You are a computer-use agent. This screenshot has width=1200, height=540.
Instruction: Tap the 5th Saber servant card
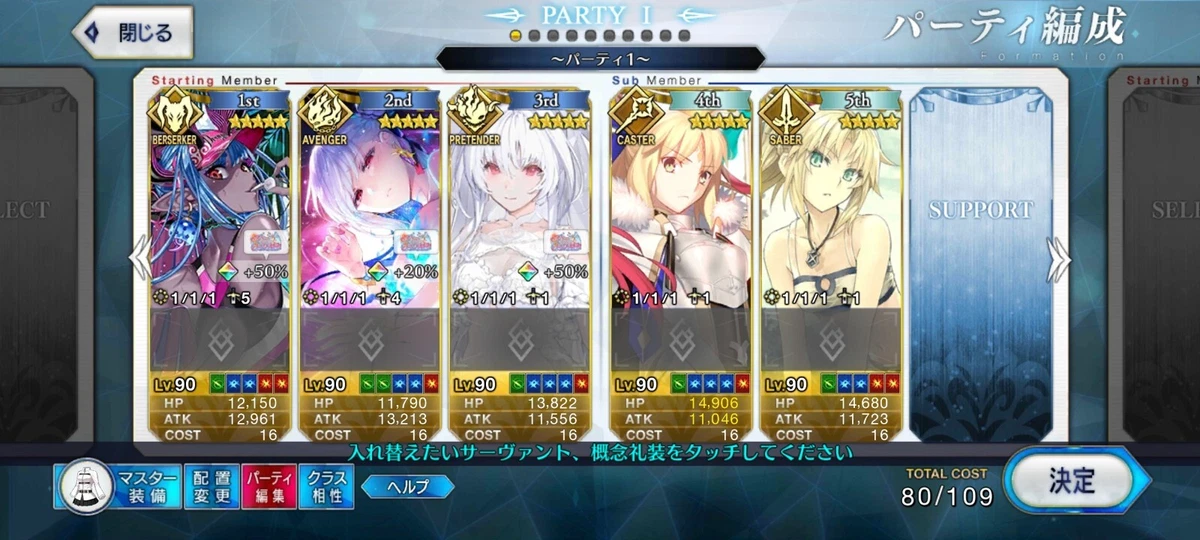[831, 200]
